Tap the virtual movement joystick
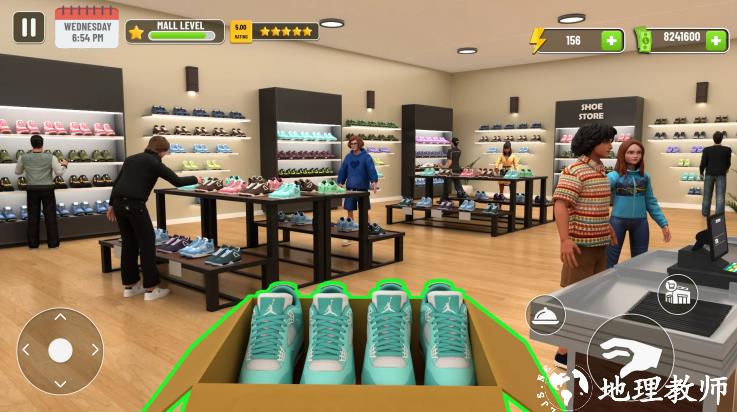Image resolution: width=737 pixels, height=412 pixels. tap(60, 350)
